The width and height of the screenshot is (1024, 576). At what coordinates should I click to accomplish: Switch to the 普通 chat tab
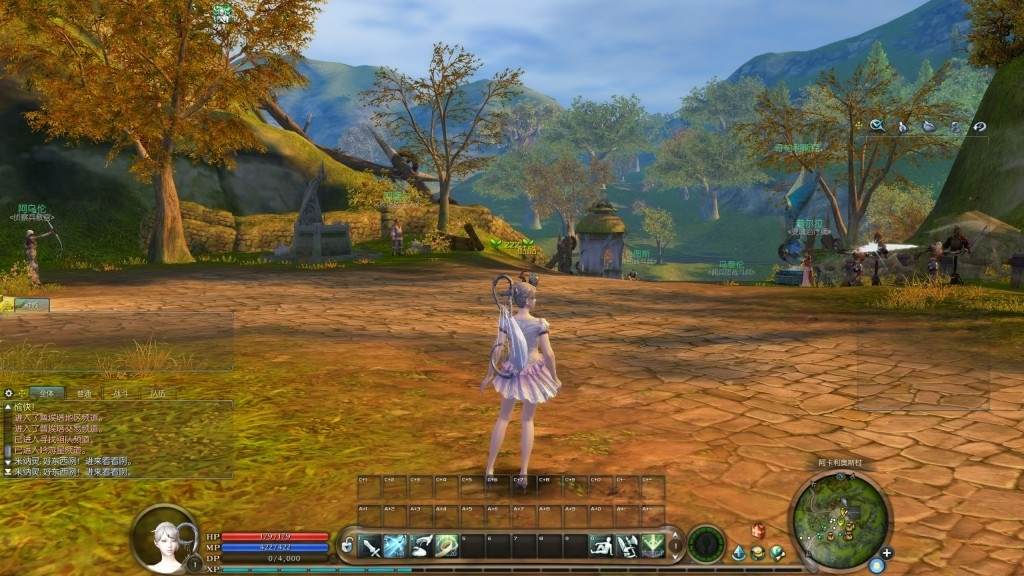click(83, 394)
